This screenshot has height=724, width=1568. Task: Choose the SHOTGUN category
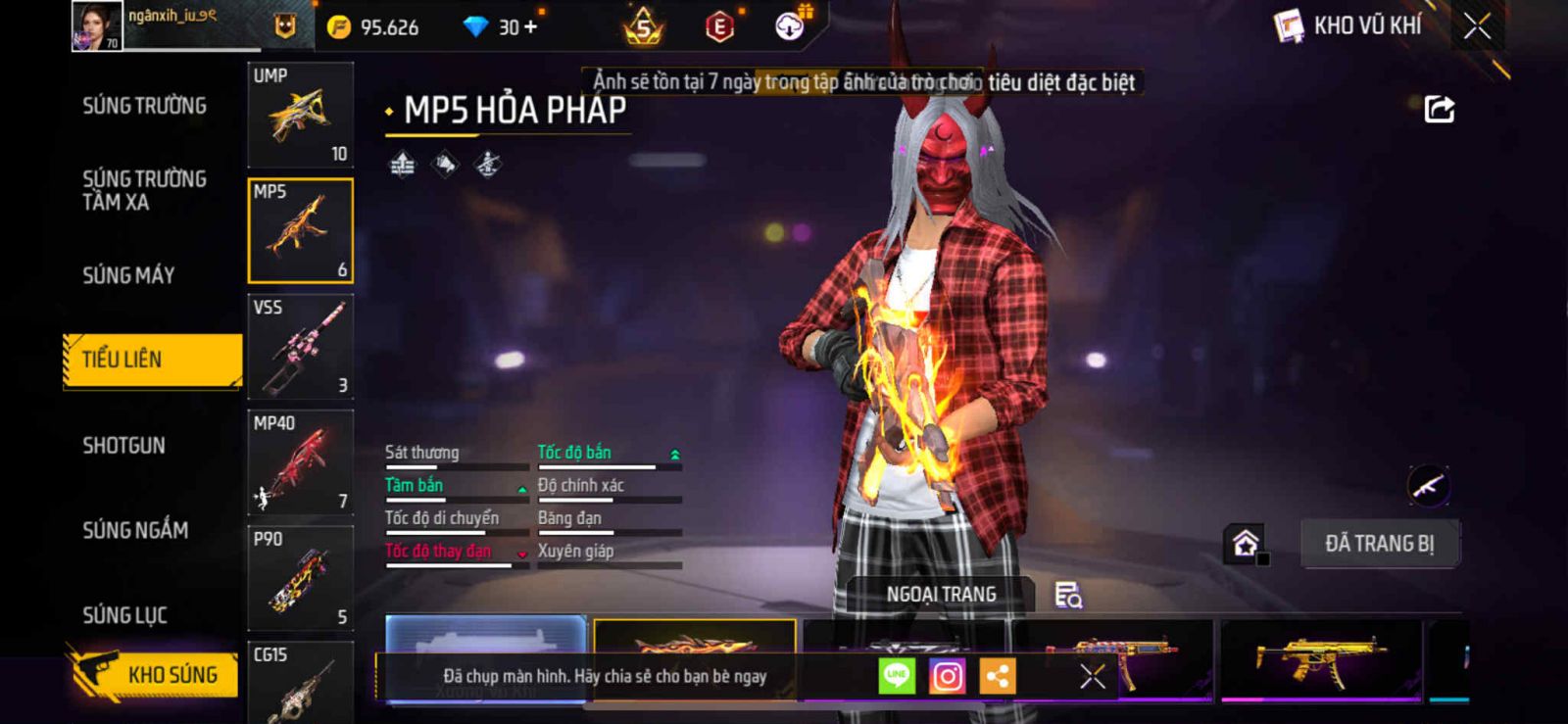[x=123, y=446]
